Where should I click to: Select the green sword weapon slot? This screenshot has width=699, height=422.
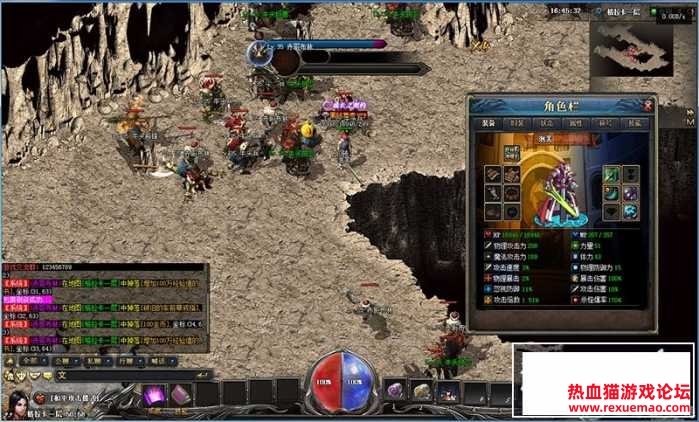612,172
